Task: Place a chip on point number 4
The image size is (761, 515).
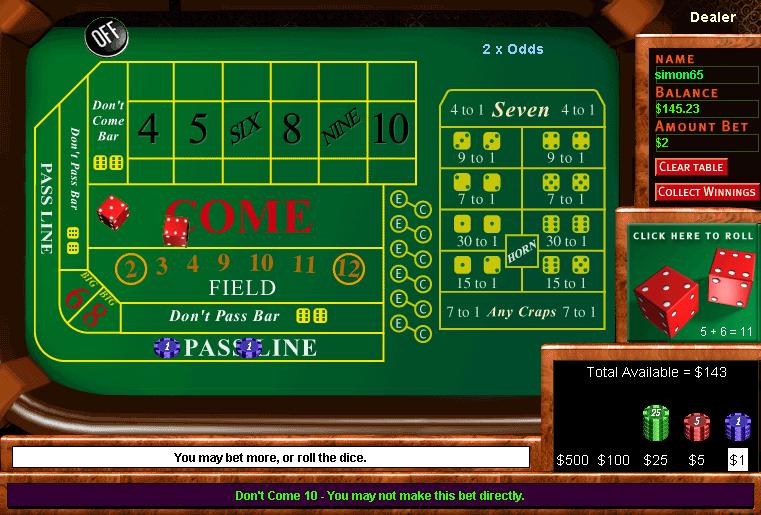Action: click(x=148, y=130)
